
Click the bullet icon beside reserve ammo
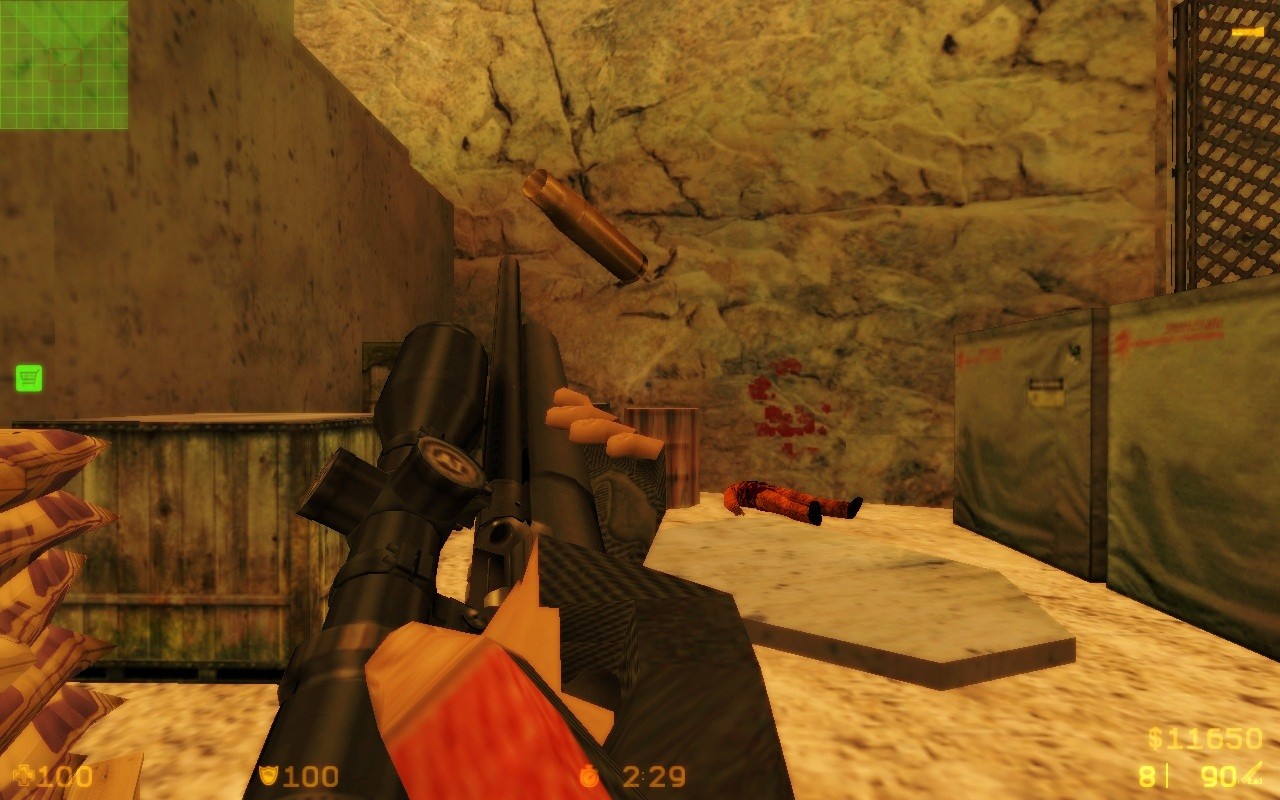1252,772
